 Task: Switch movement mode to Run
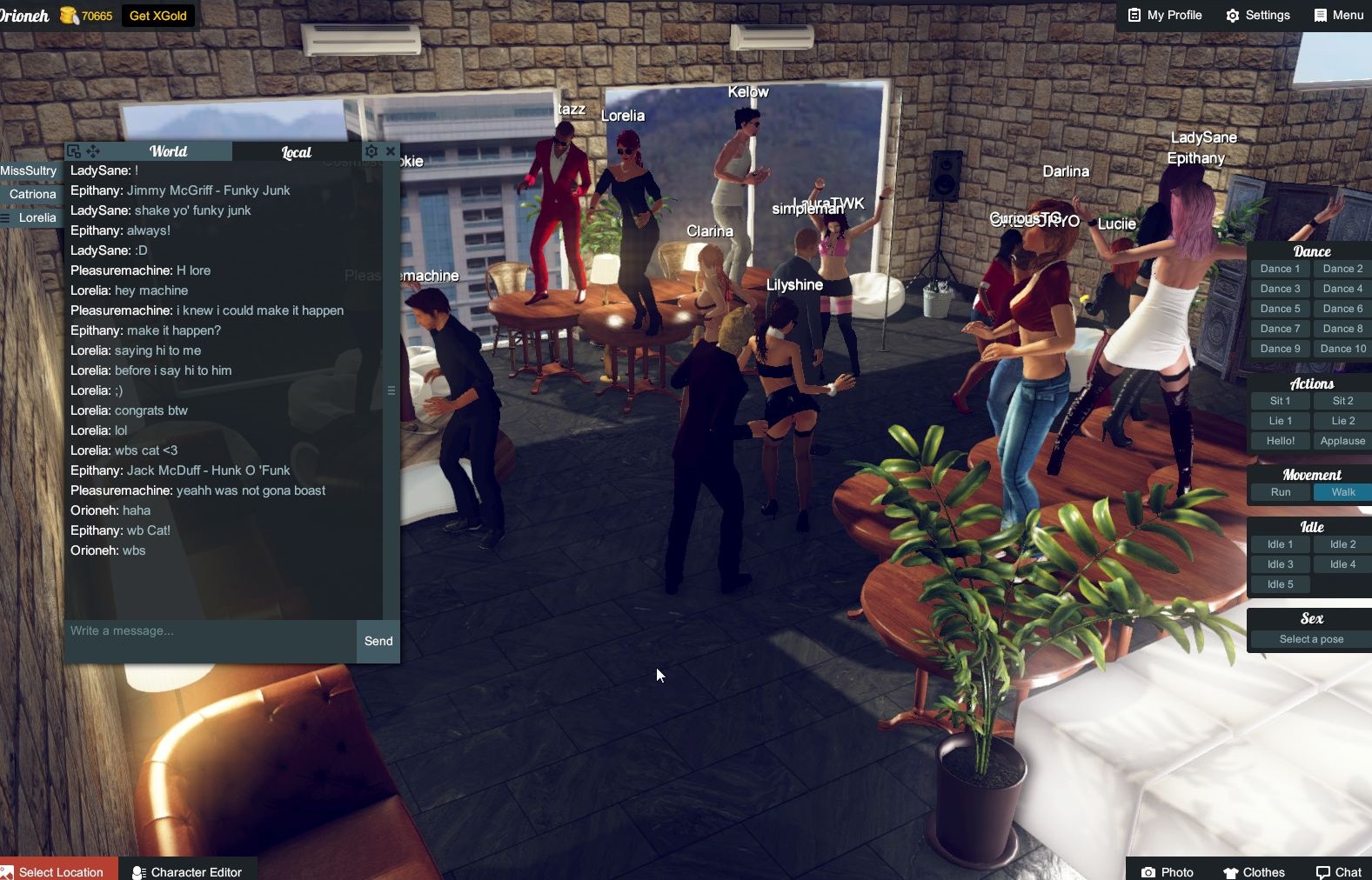click(1281, 492)
